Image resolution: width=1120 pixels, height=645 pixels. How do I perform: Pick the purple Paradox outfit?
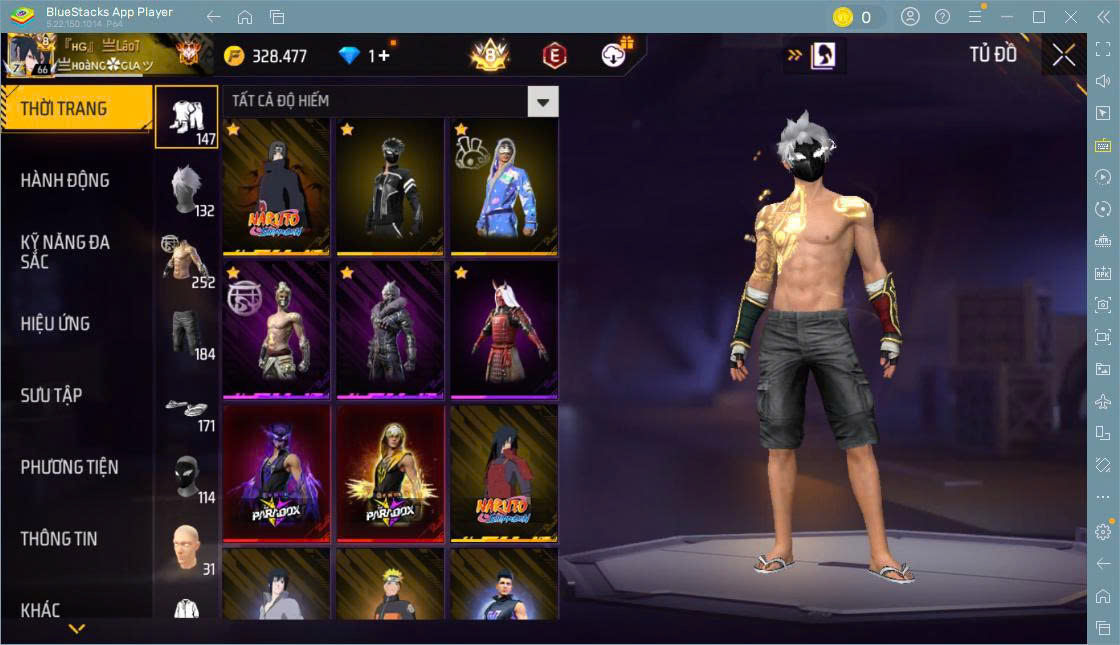click(276, 473)
